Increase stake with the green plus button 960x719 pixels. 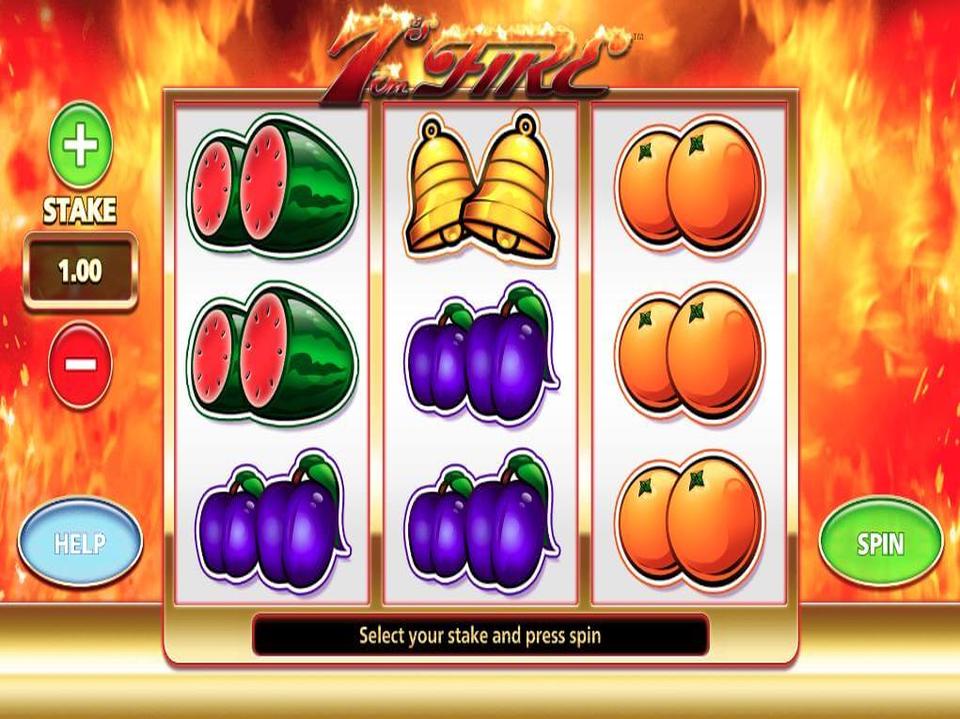pos(81,147)
